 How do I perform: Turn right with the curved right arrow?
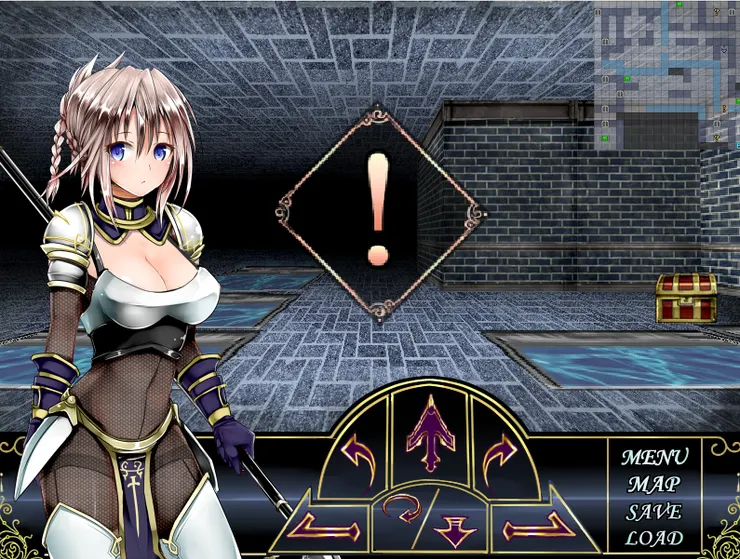pyautogui.click(x=499, y=458)
